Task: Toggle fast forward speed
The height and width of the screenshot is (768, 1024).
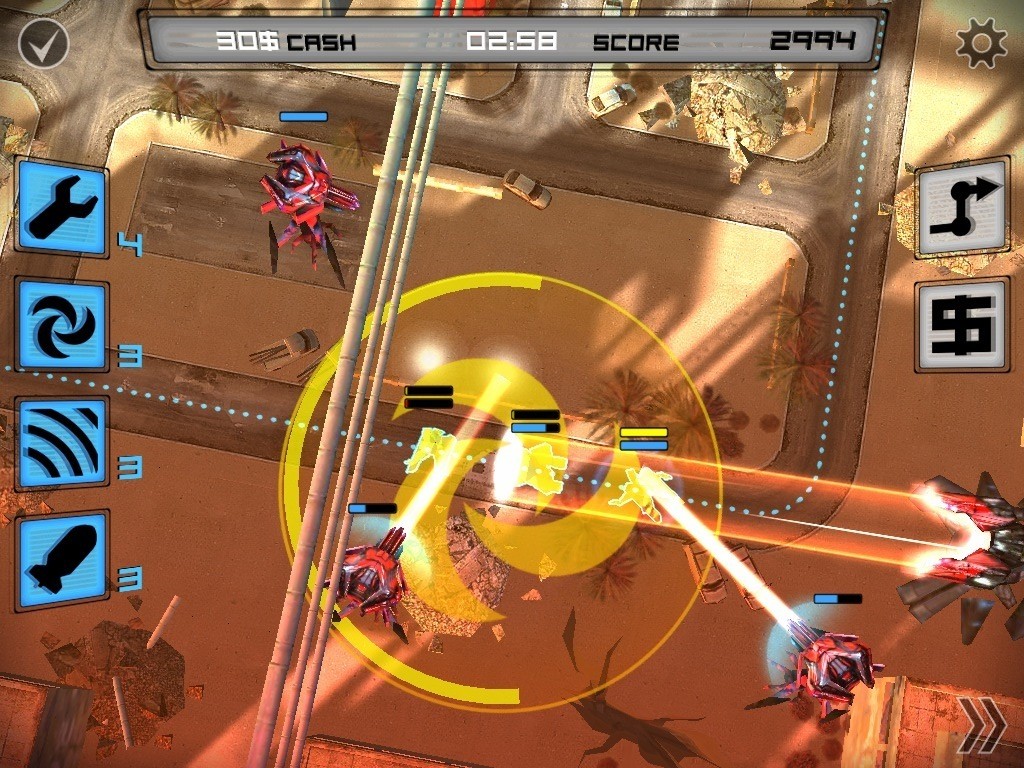Action: [x=980, y=726]
